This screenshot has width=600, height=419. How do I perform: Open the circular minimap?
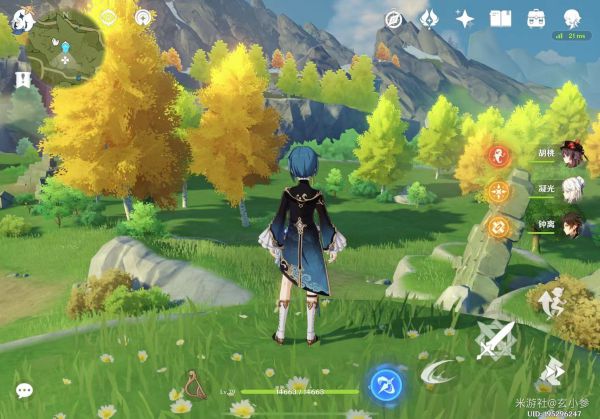pyautogui.click(x=64, y=47)
